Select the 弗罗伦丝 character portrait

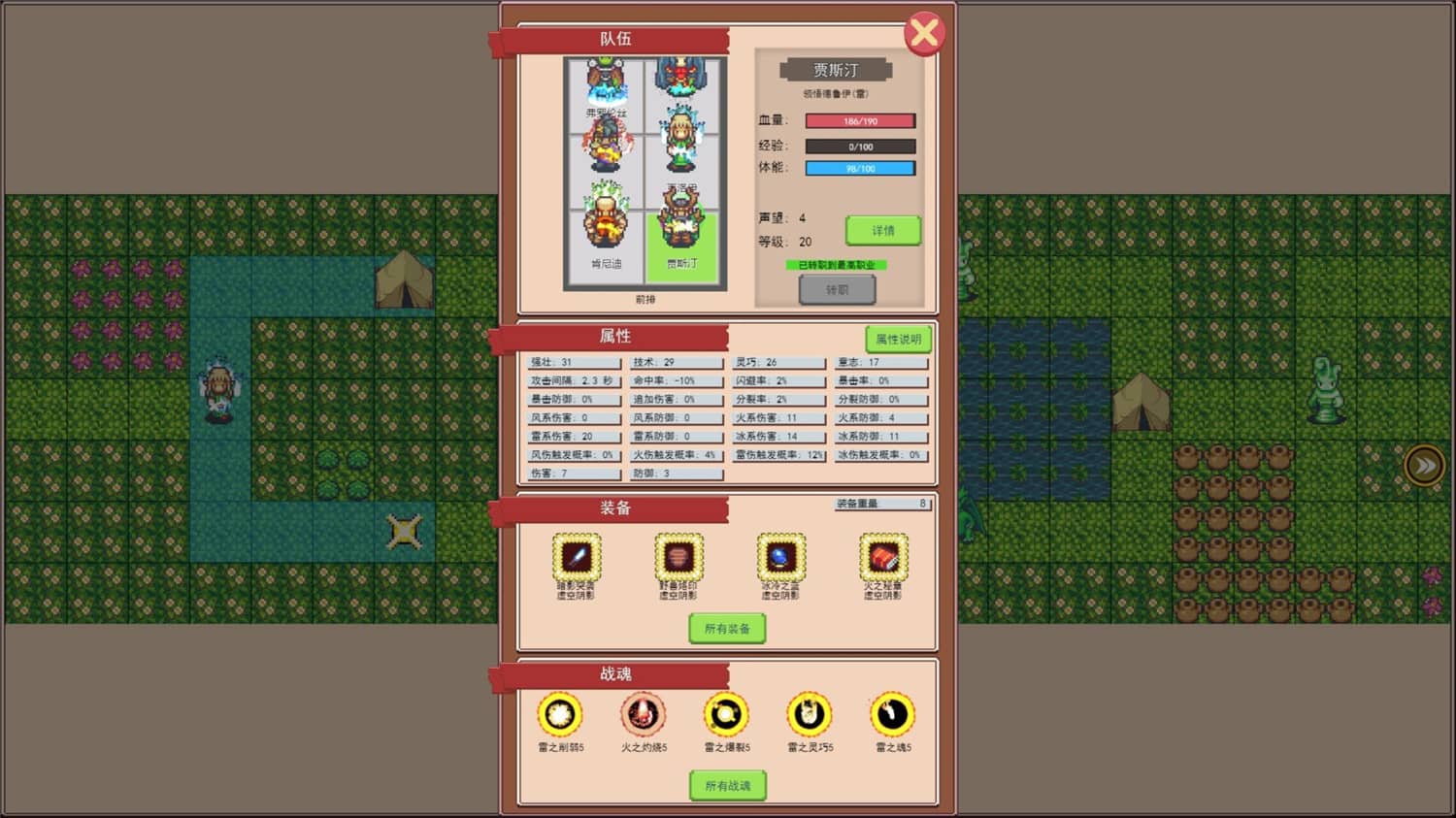[605, 87]
